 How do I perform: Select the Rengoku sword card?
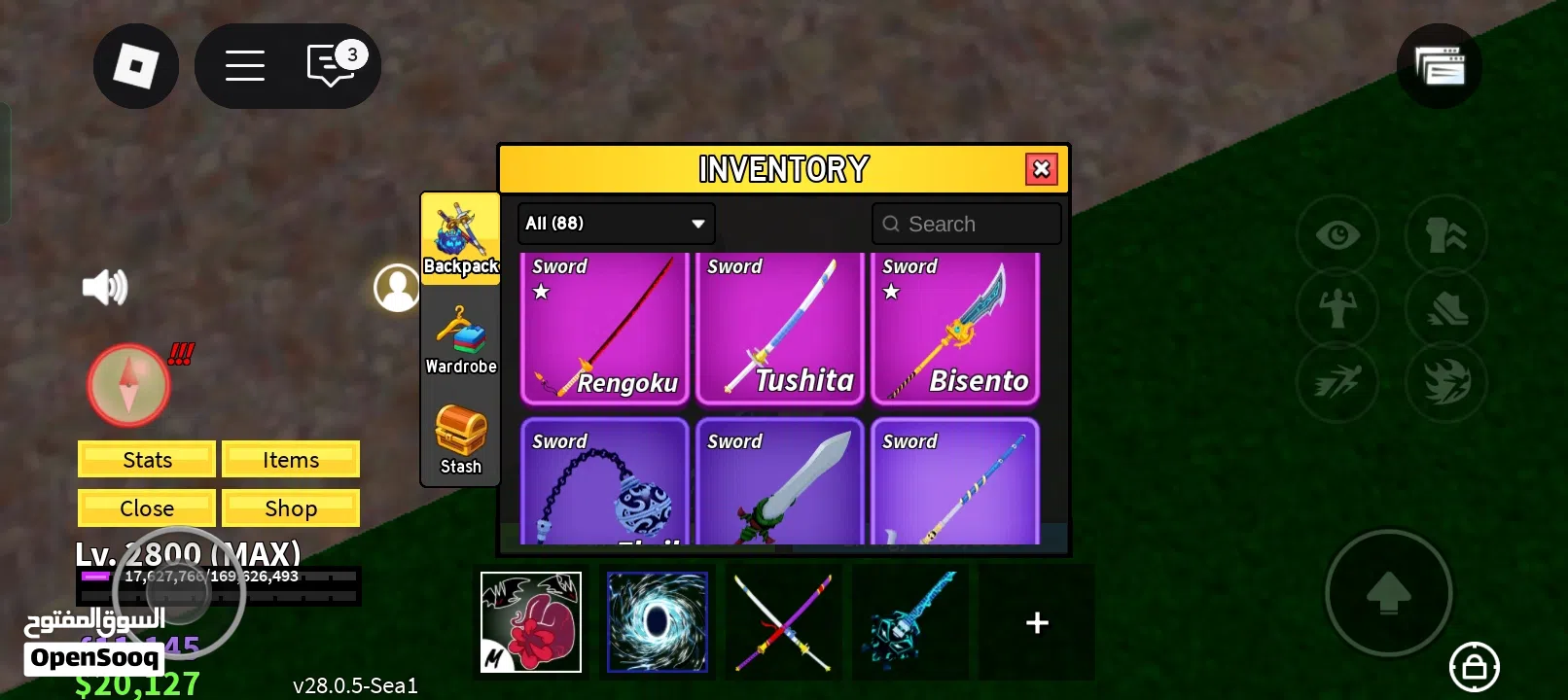[x=604, y=329]
